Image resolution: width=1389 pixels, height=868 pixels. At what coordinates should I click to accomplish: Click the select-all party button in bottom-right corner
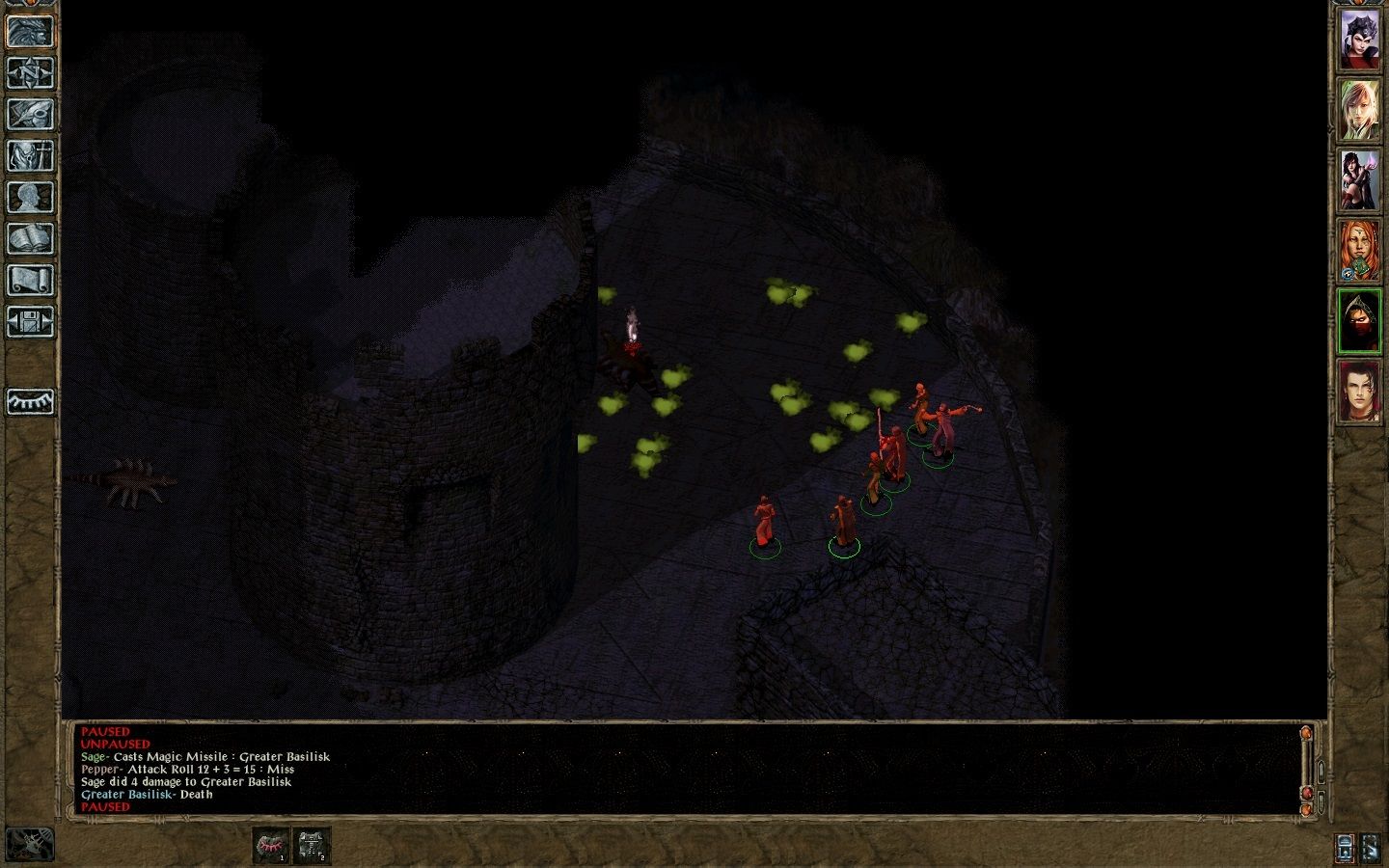click(1371, 848)
